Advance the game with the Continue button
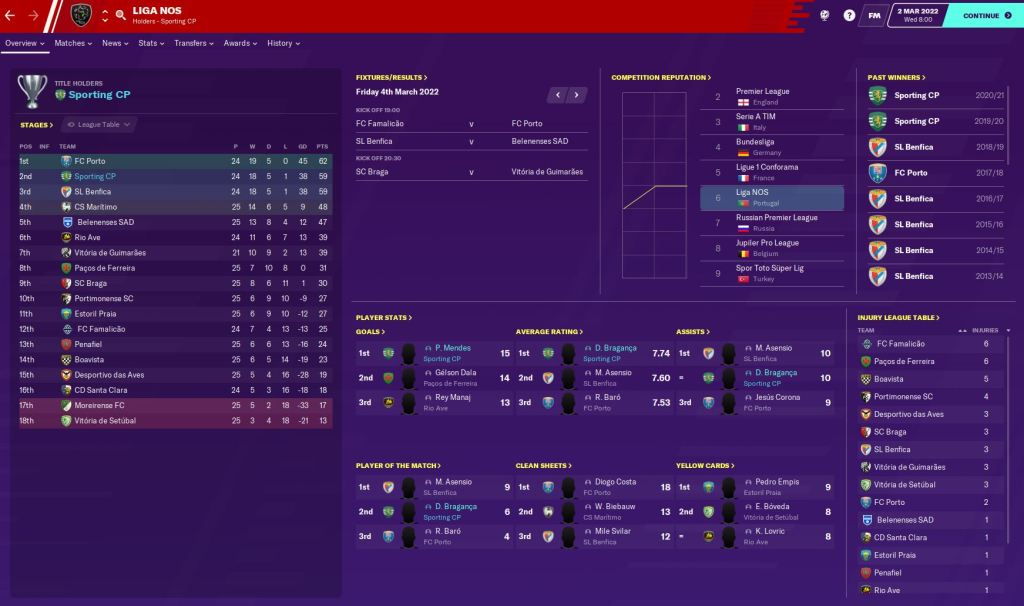 coord(985,16)
